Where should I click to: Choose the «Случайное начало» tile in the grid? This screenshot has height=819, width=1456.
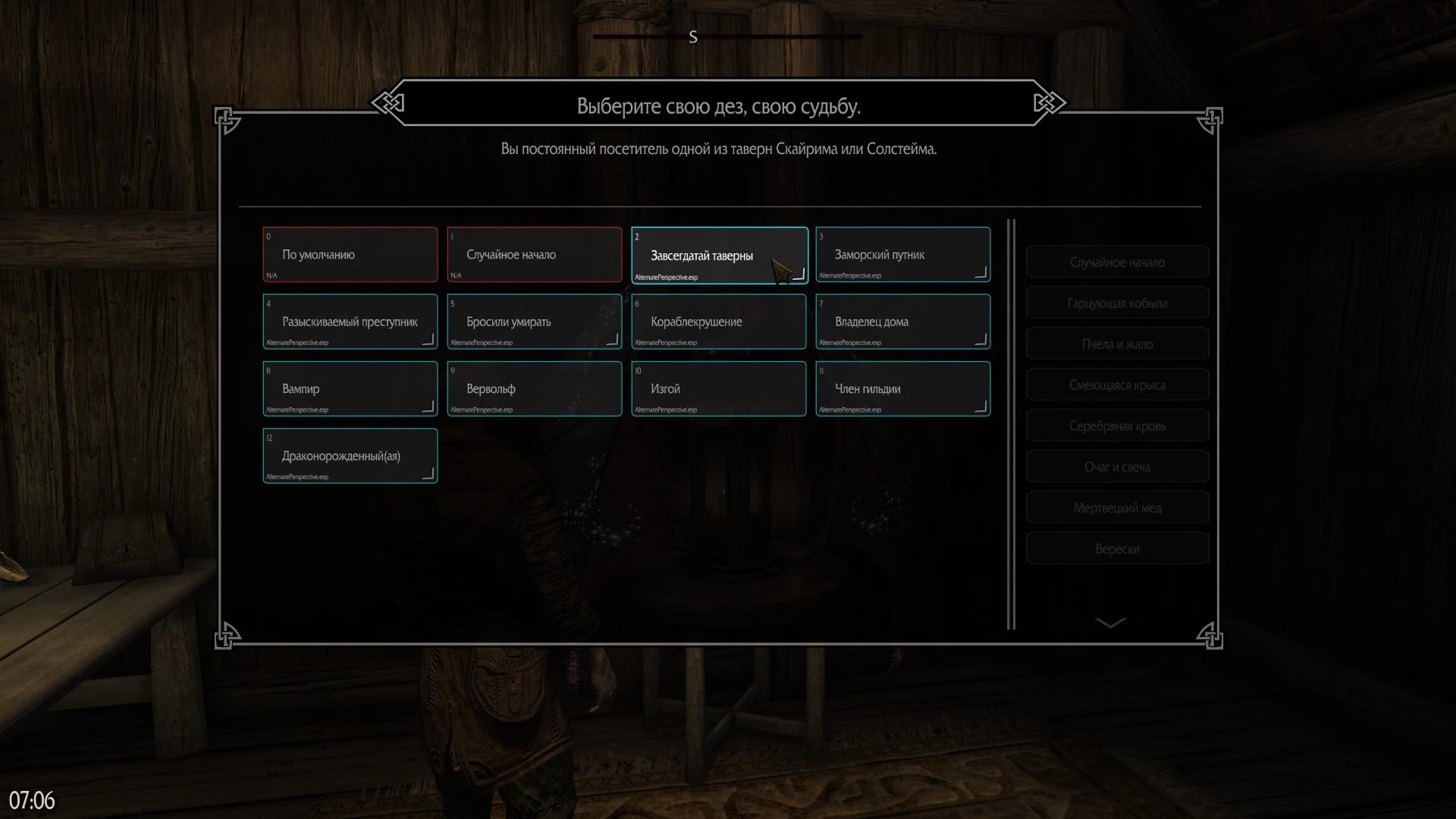[534, 255]
